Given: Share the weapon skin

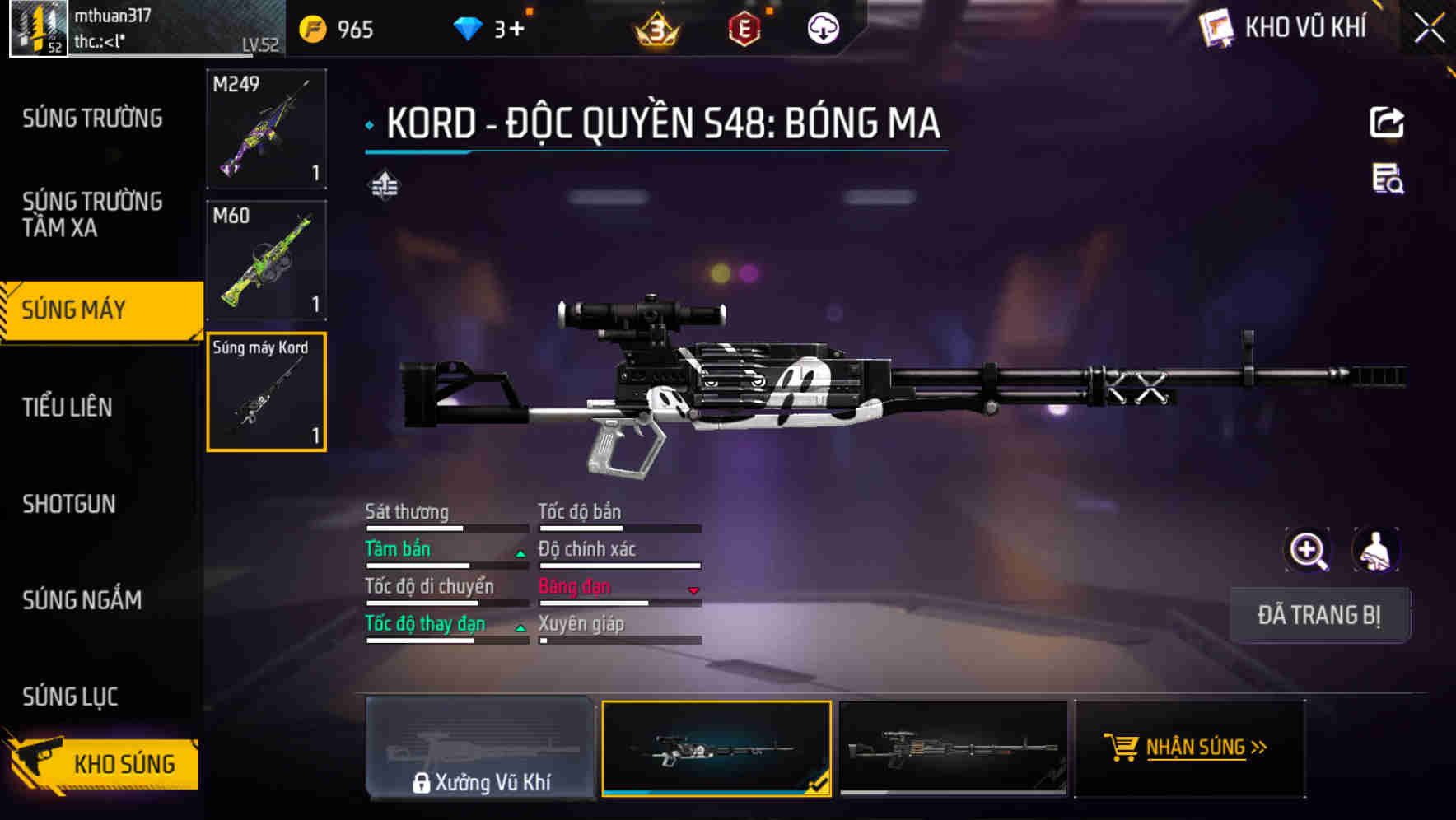Looking at the screenshot, I should (1387, 123).
